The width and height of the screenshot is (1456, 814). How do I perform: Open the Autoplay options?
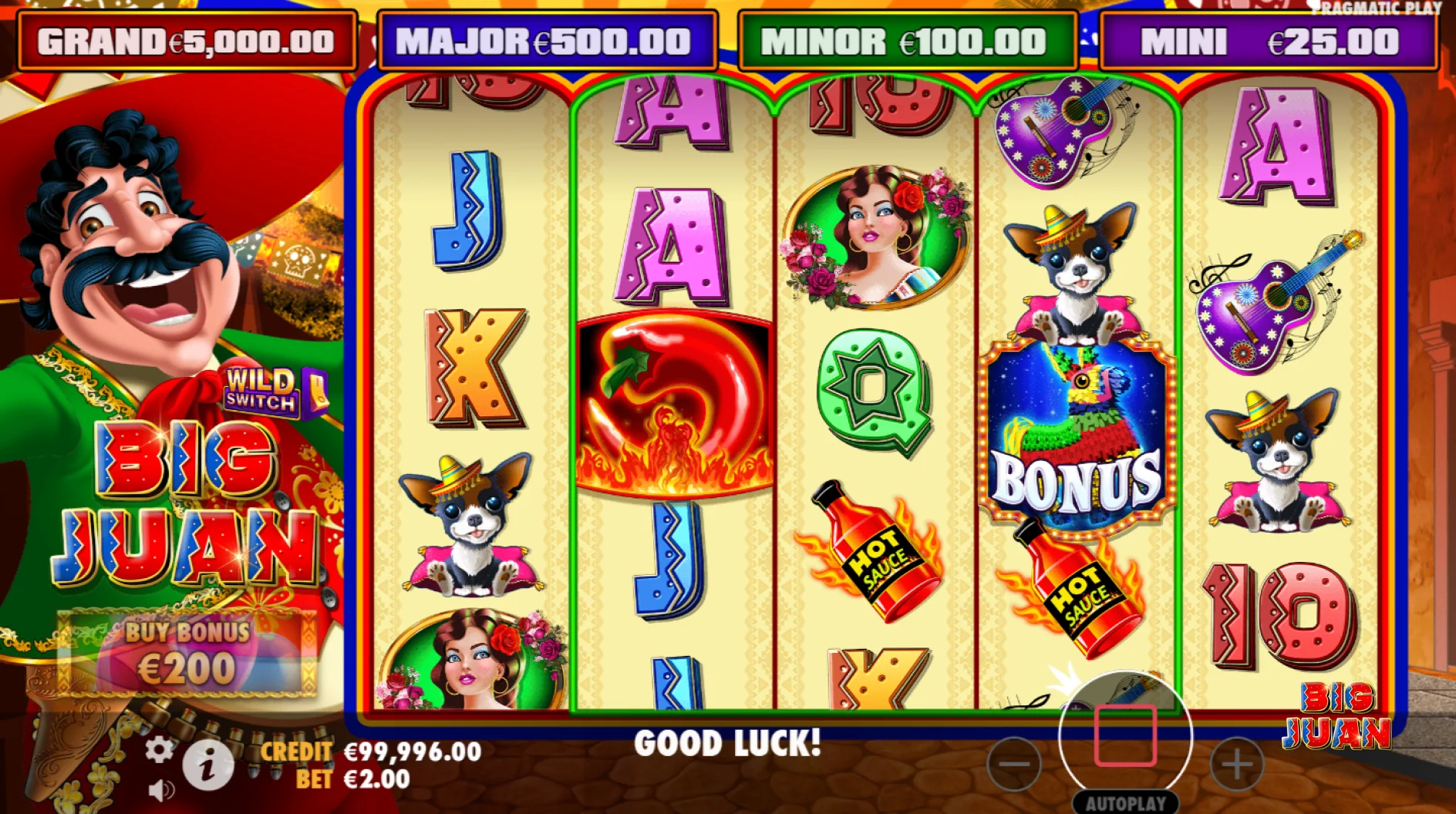point(1125,803)
